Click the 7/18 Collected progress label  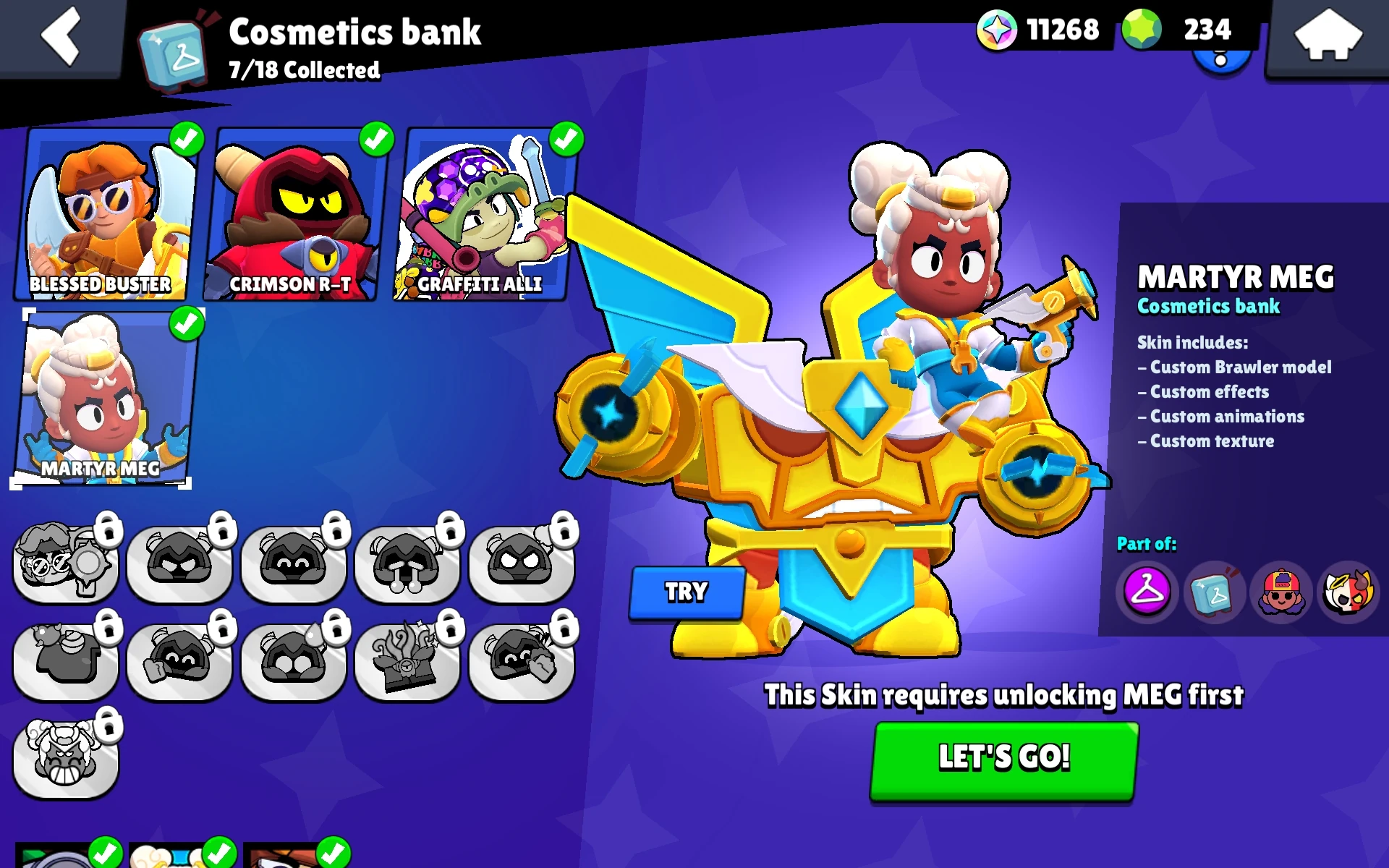(303, 71)
